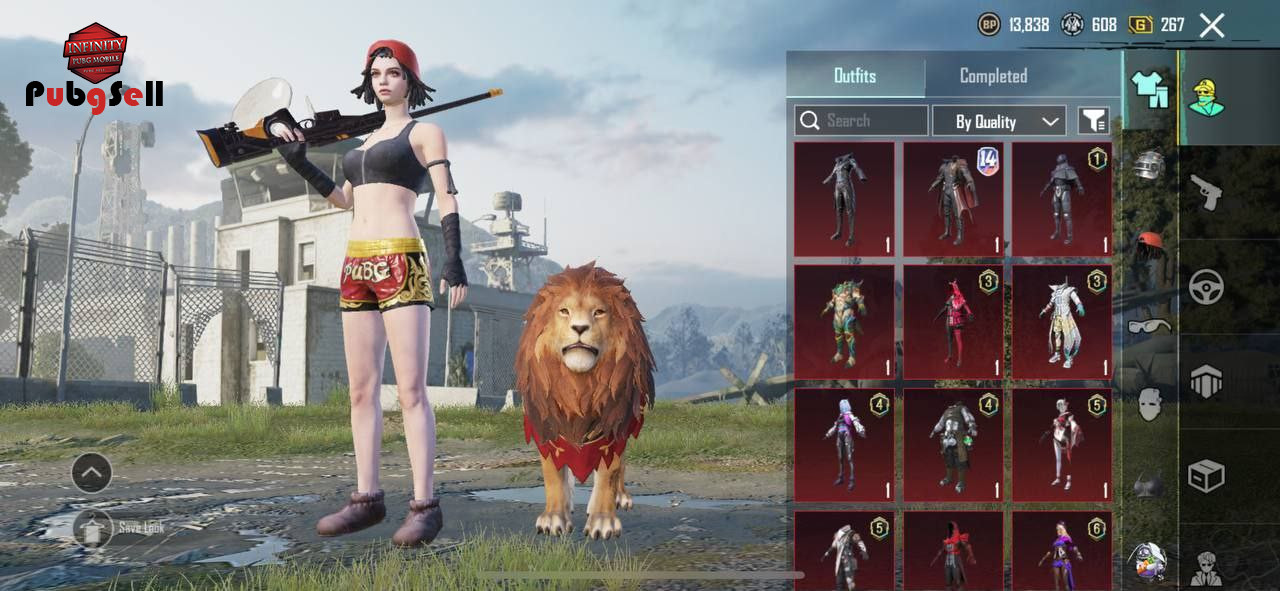Show the red cap headwear category
The width and height of the screenshot is (1280, 591).
[1150, 243]
